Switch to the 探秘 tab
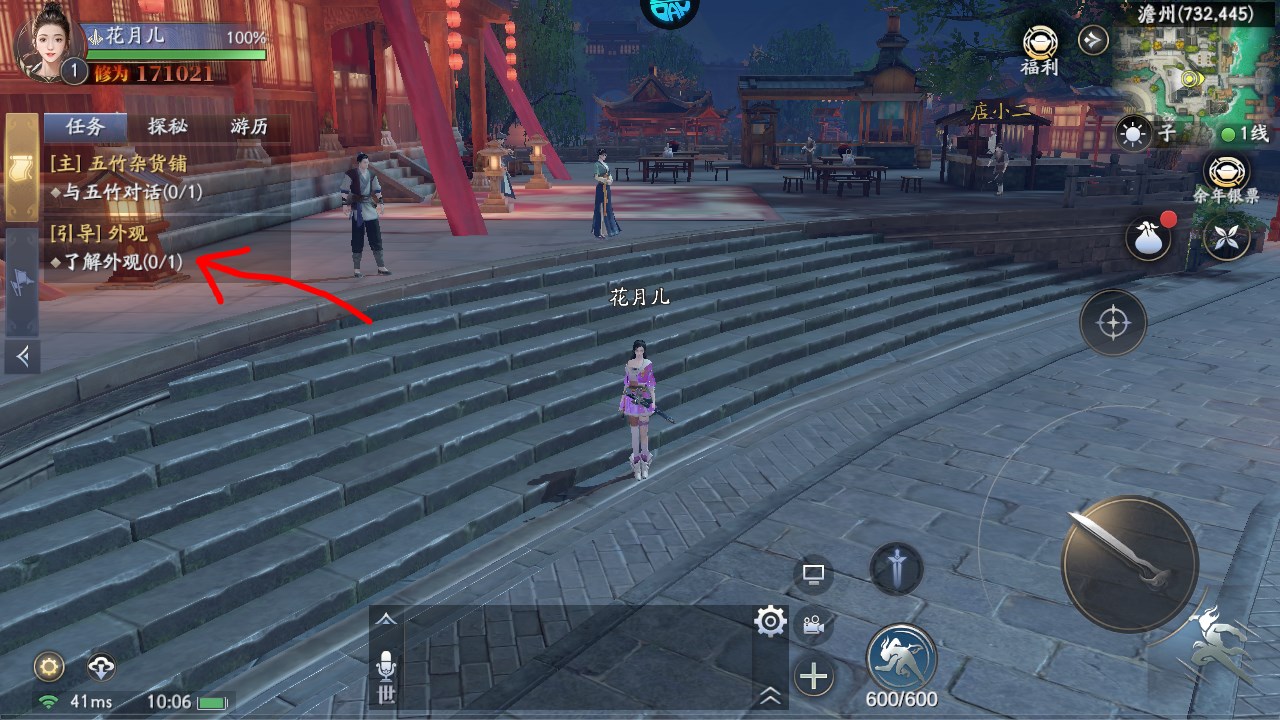 [168, 127]
